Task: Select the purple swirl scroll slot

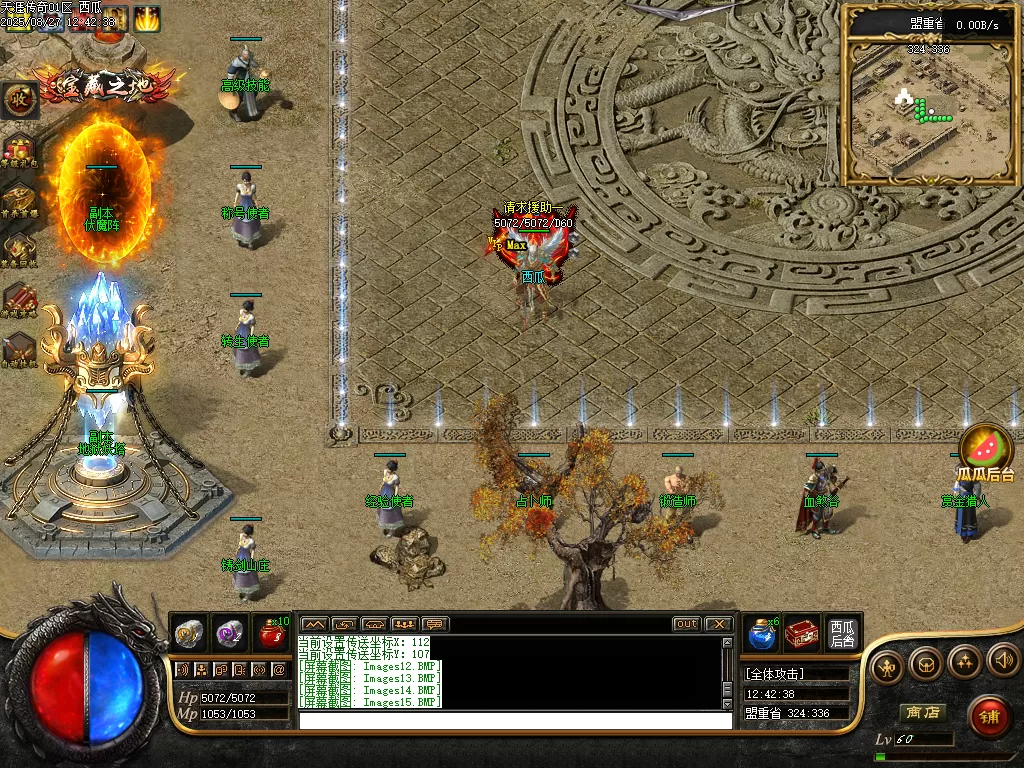Action: pyautogui.click(x=231, y=633)
